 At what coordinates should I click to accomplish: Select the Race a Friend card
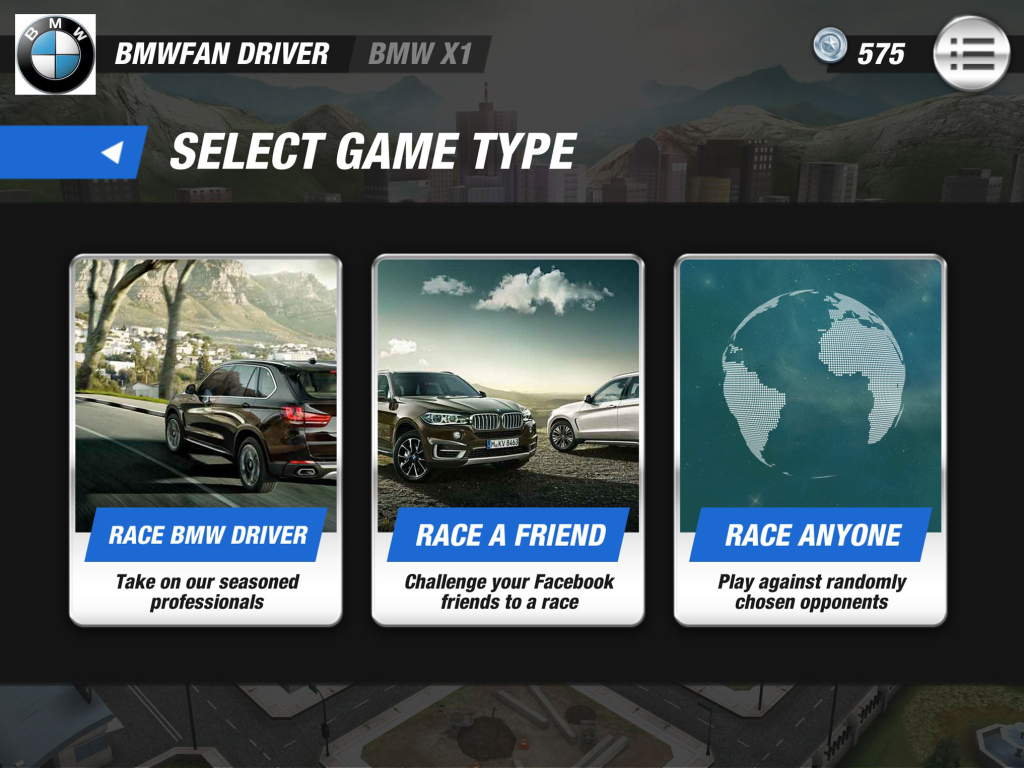(x=508, y=440)
